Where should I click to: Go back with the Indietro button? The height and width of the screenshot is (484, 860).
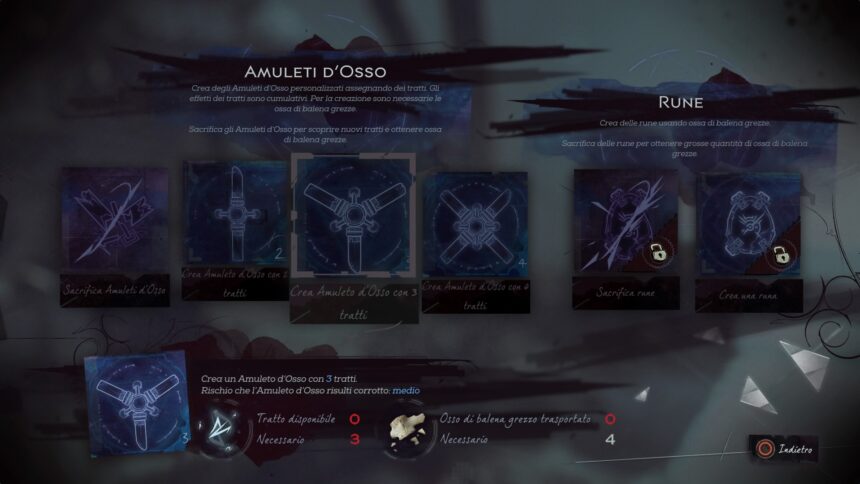(x=787, y=448)
